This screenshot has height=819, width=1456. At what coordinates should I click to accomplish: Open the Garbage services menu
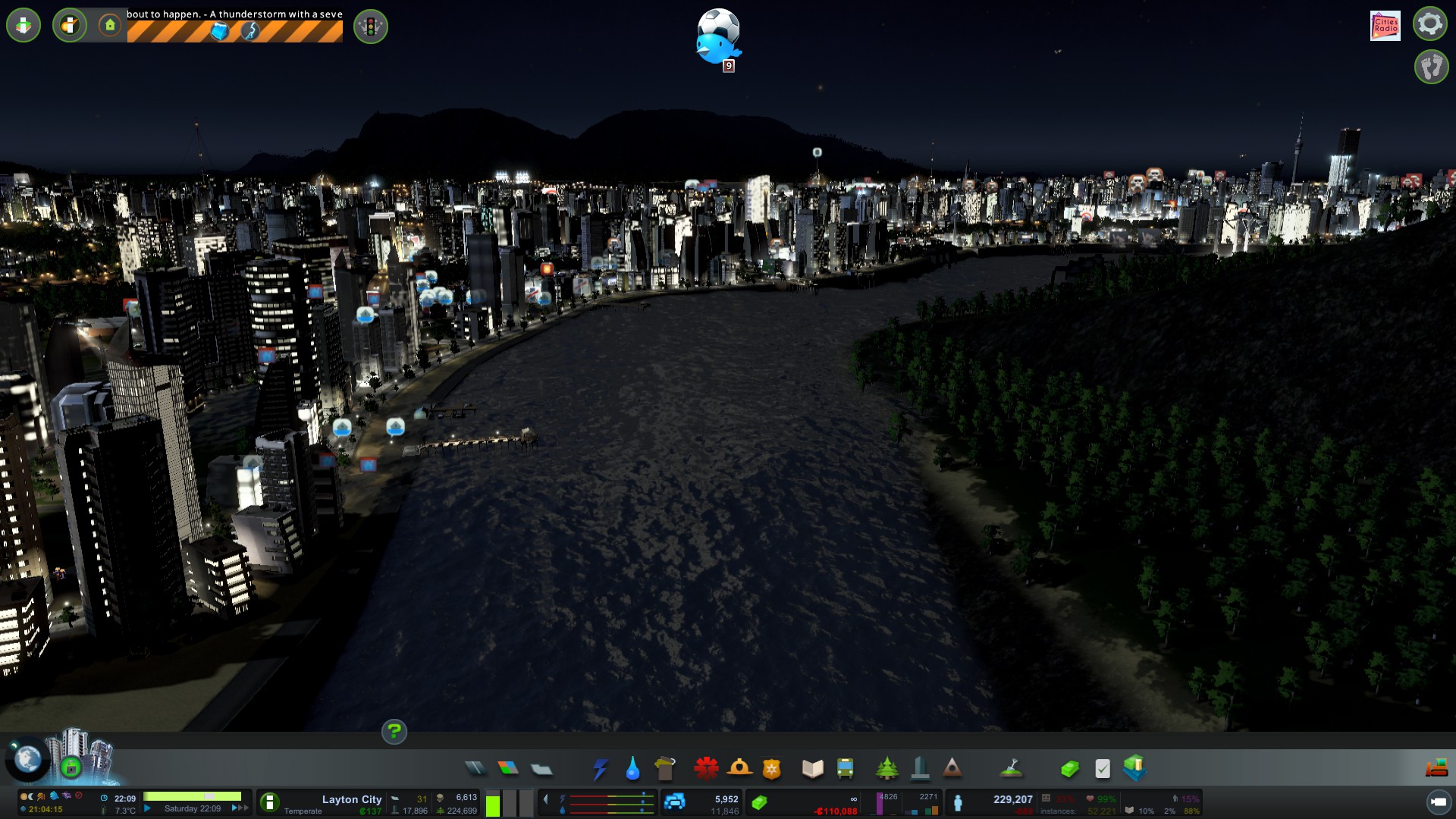coord(665,769)
